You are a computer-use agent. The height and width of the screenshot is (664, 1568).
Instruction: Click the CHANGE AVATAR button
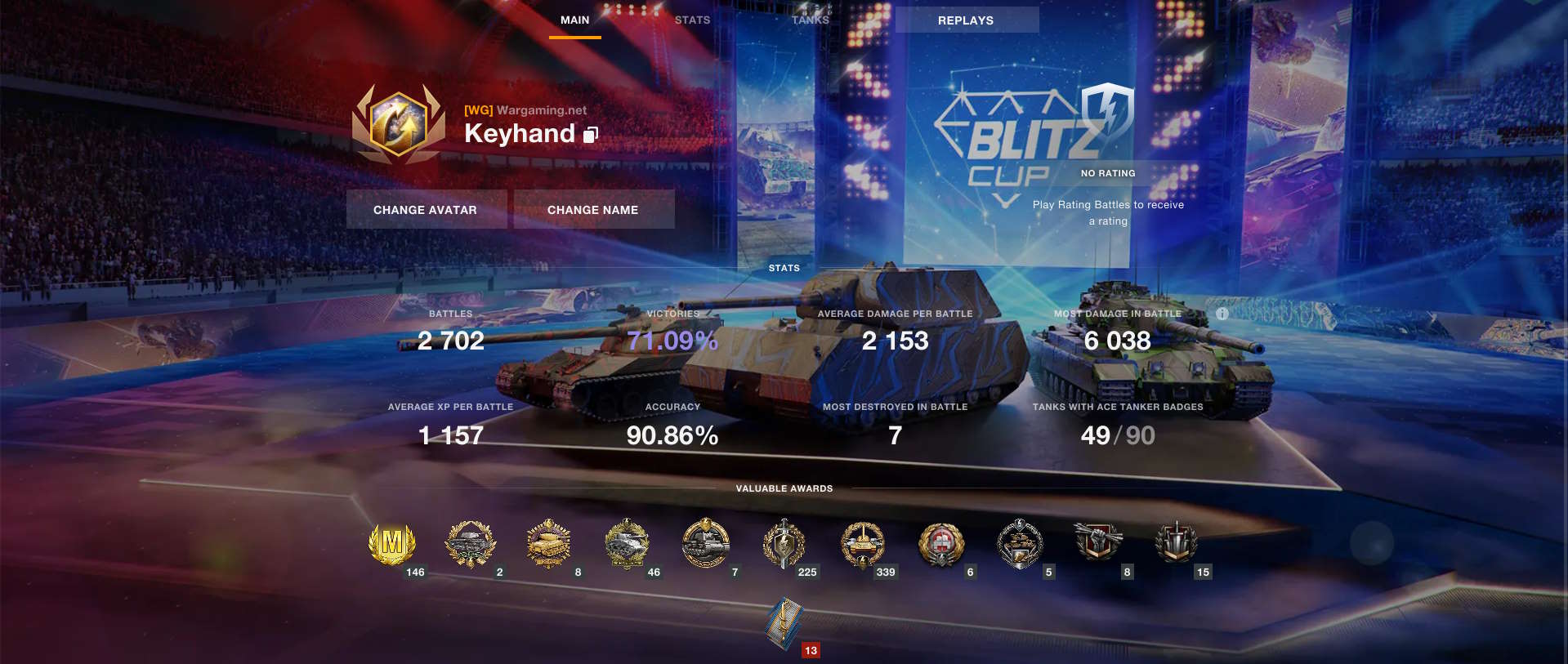[x=426, y=209]
